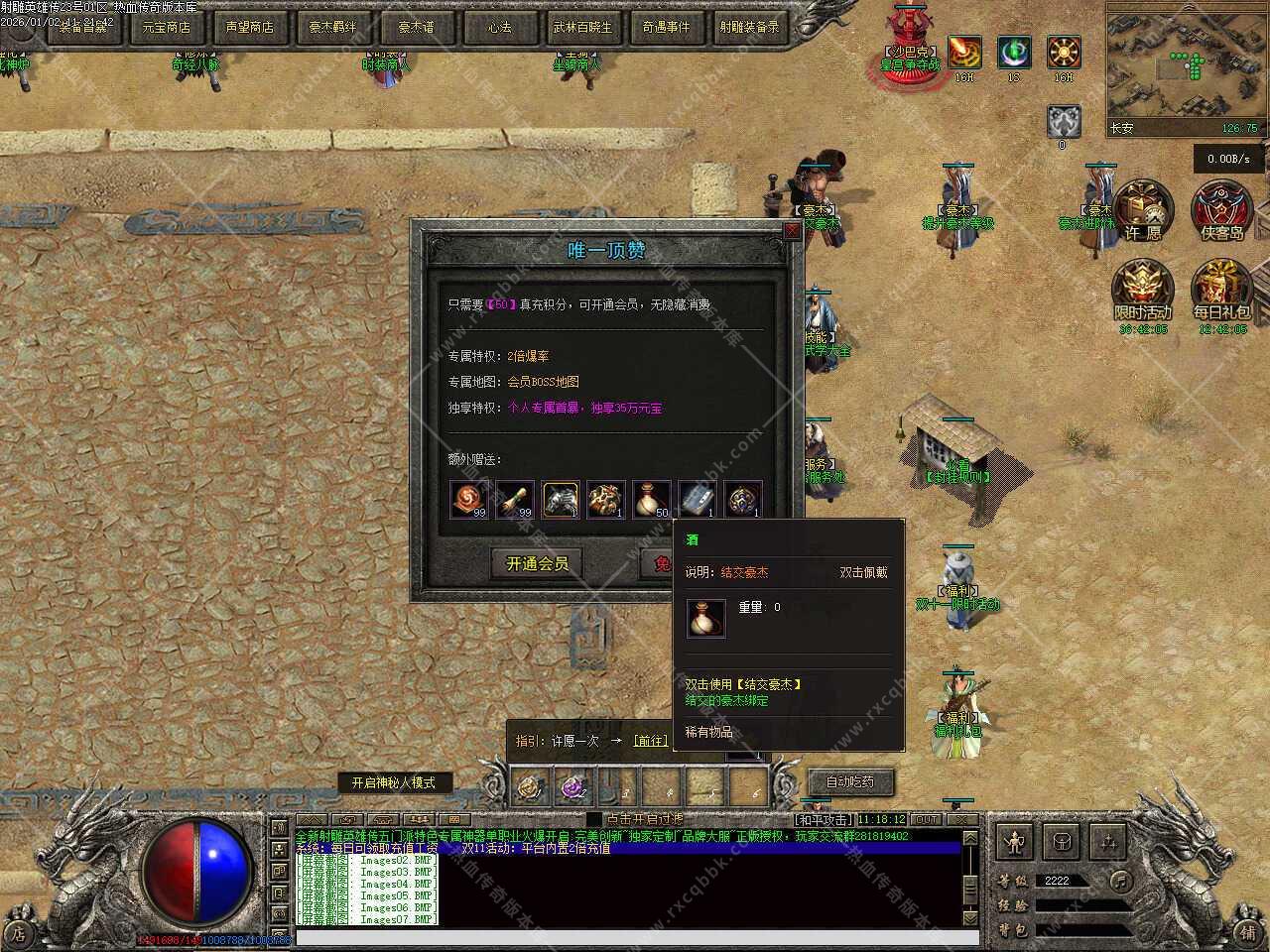1270x952 pixels.
Task: Open the 元宝商店 shop menu
Action: tap(167, 27)
